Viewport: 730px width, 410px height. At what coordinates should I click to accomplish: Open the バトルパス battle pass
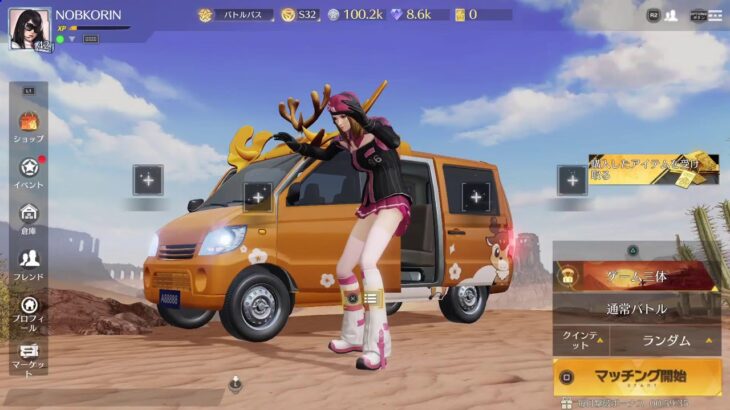[x=235, y=15]
